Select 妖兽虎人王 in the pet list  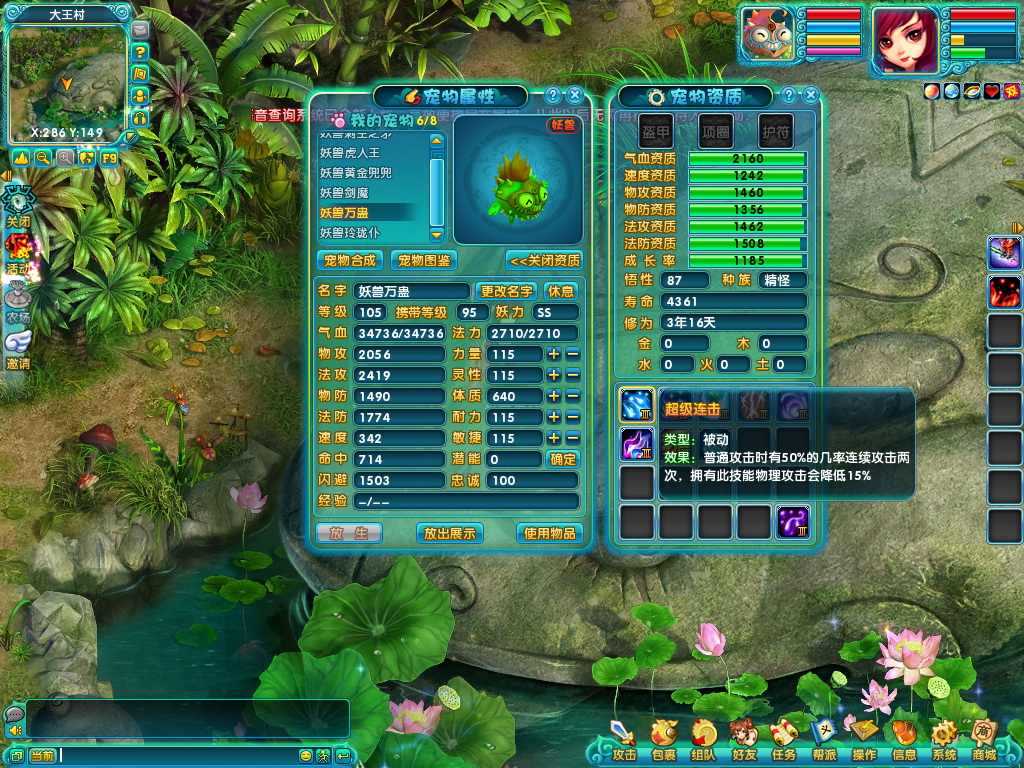[350, 153]
